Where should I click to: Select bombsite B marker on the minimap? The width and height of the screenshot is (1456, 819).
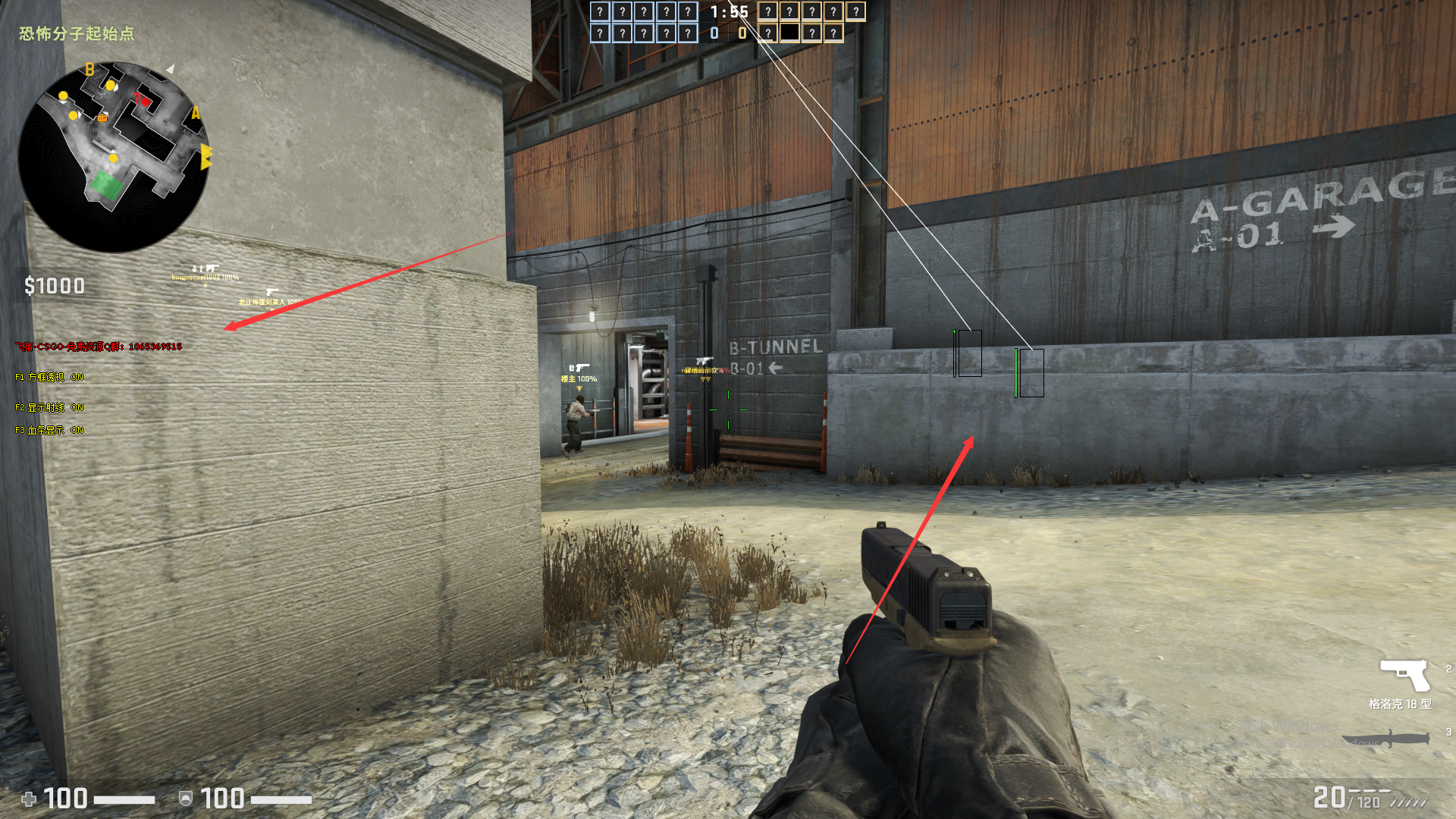click(89, 69)
